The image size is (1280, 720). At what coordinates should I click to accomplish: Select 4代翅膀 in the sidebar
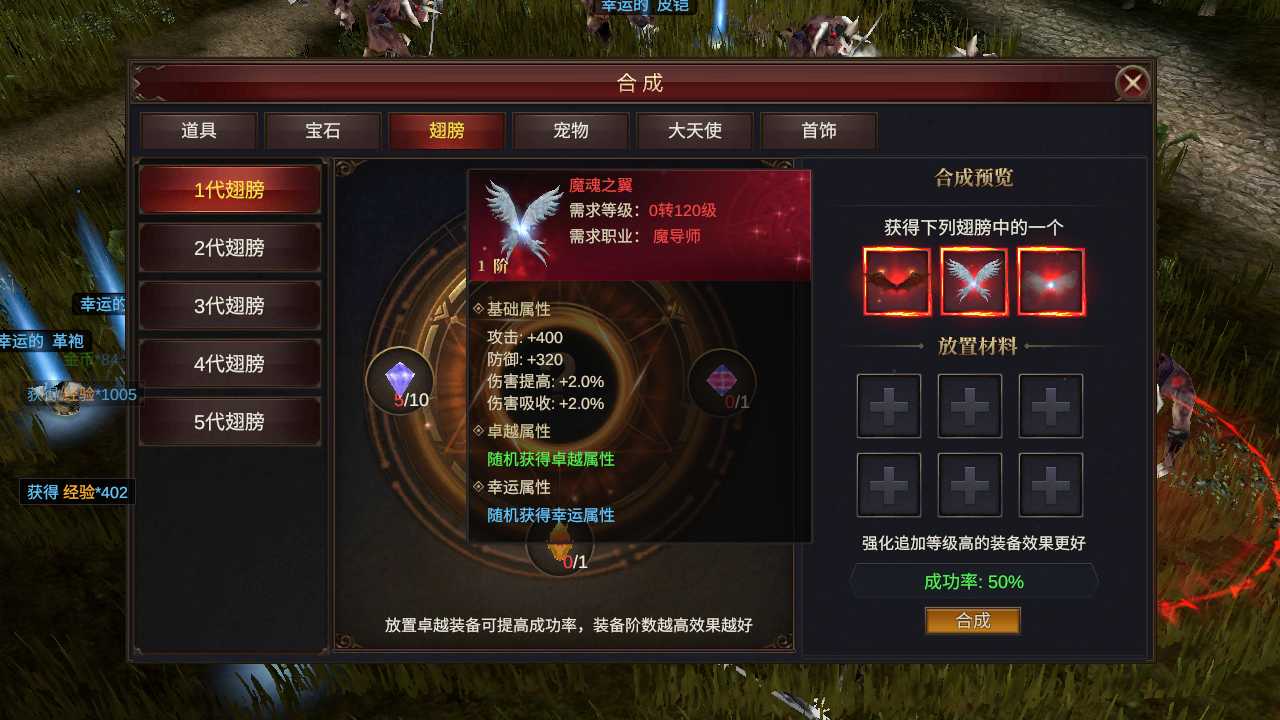pos(230,364)
